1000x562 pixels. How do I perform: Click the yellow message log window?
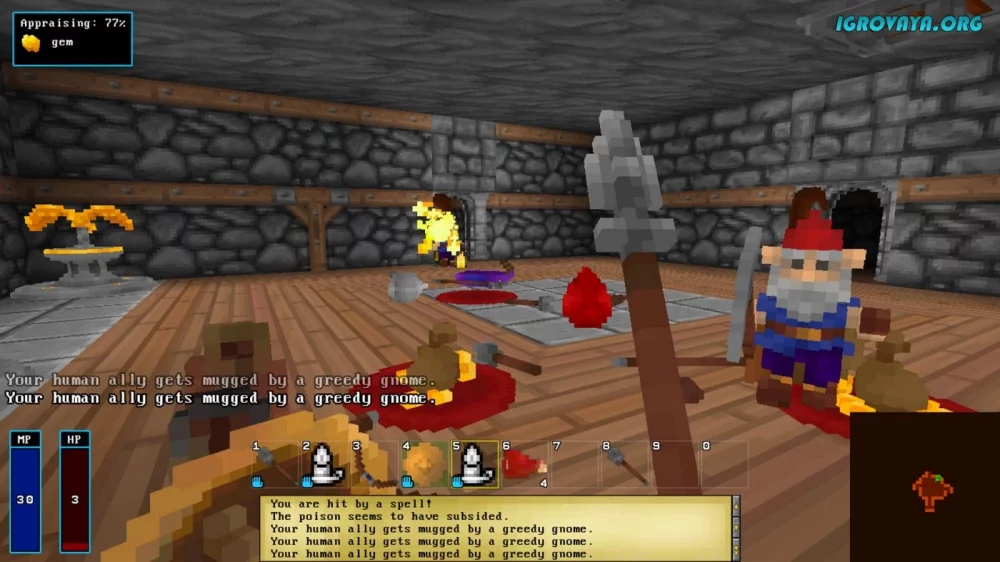pos(495,528)
